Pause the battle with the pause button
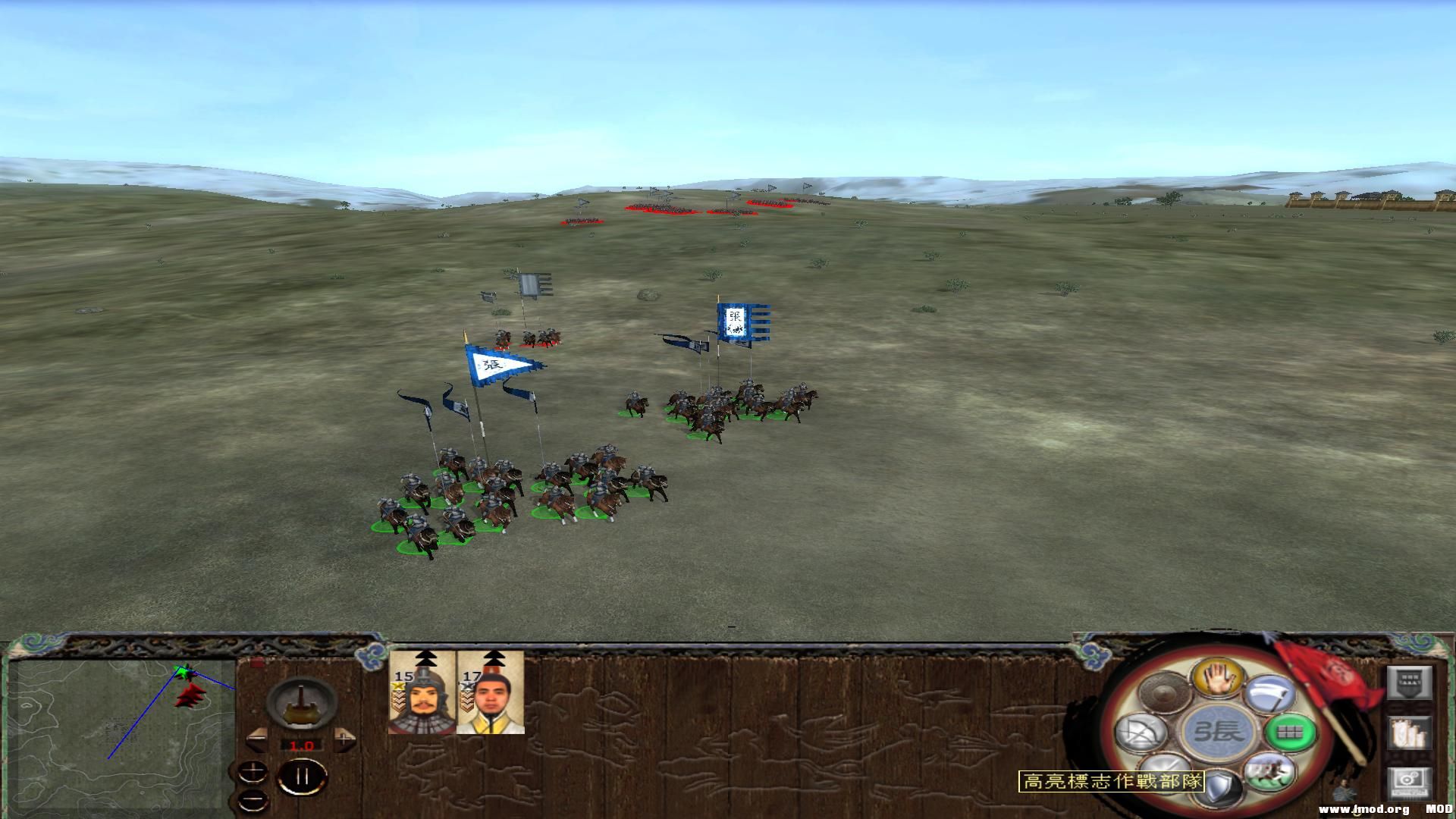Screen dimensions: 1456x819 pyautogui.click(x=303, y=776)
